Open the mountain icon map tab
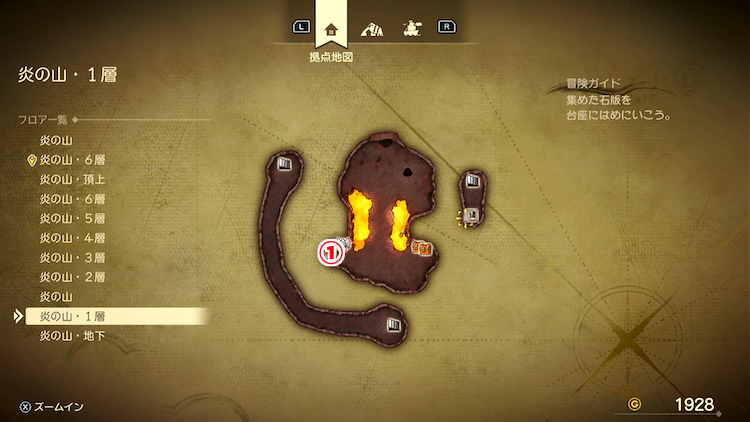Screen dimensions: 750x422 tap(371, 27)
